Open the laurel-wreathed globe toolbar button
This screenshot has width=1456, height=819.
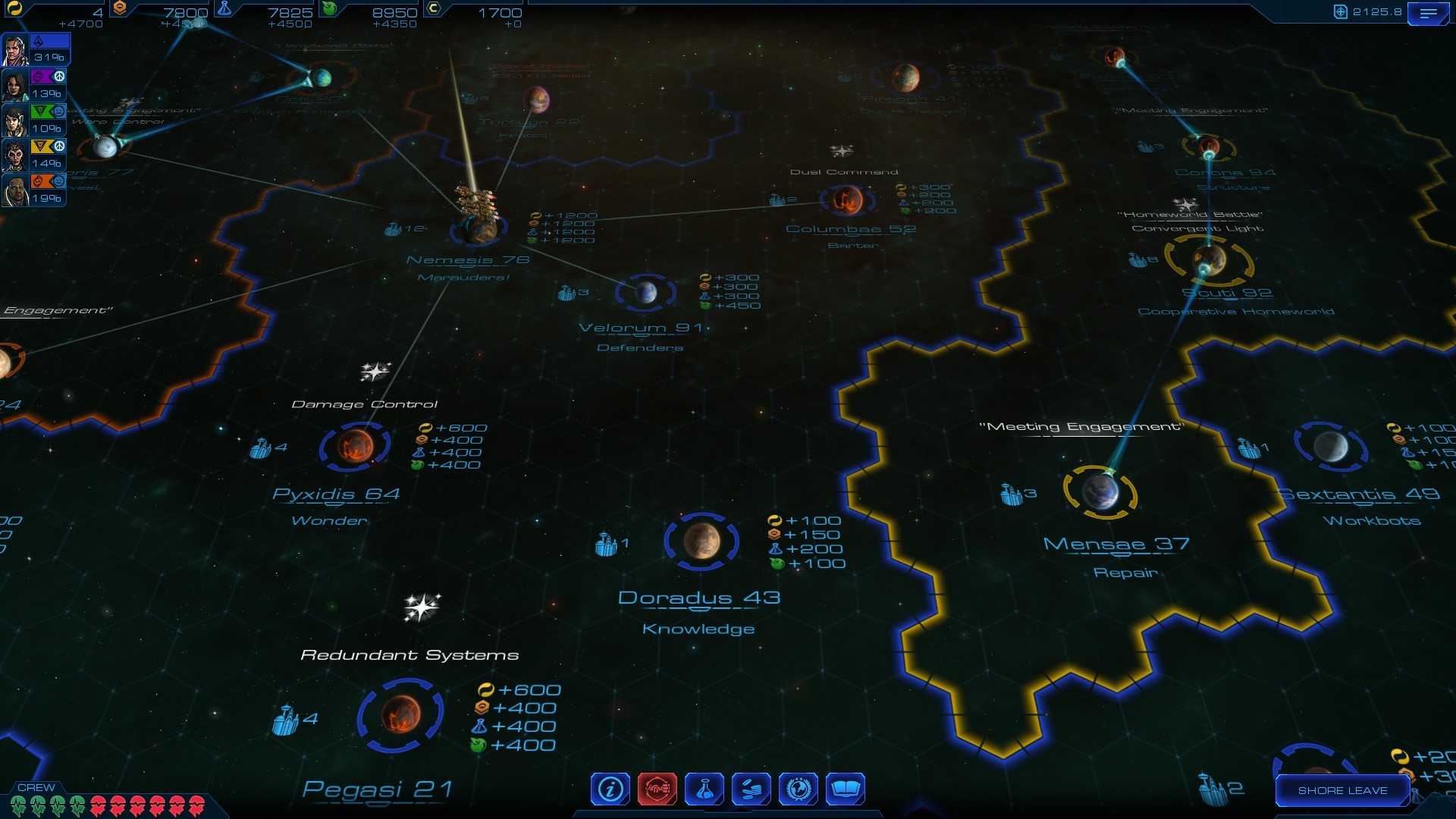799,789
